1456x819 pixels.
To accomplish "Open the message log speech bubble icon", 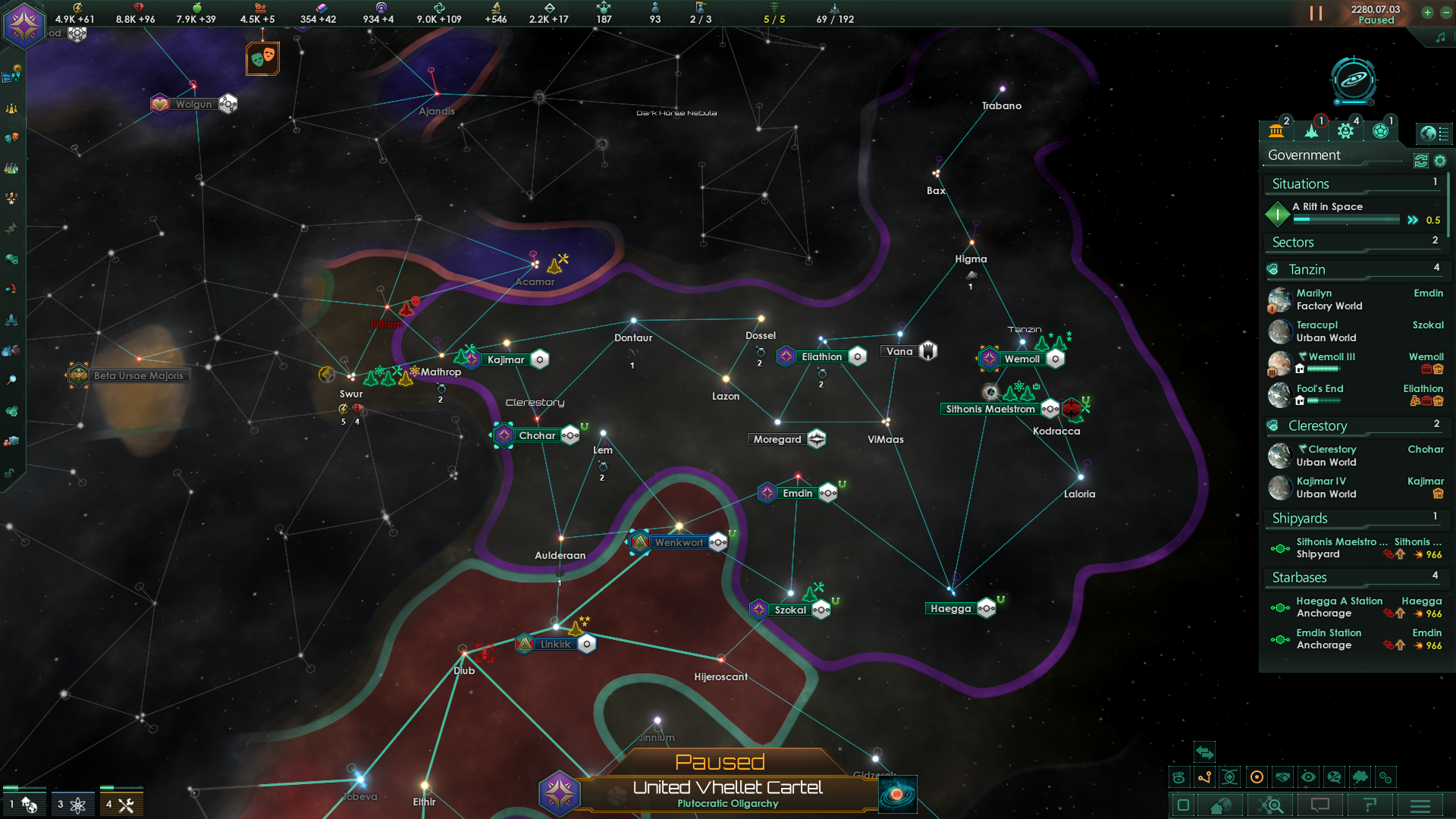I will [x=1321, y=806].
